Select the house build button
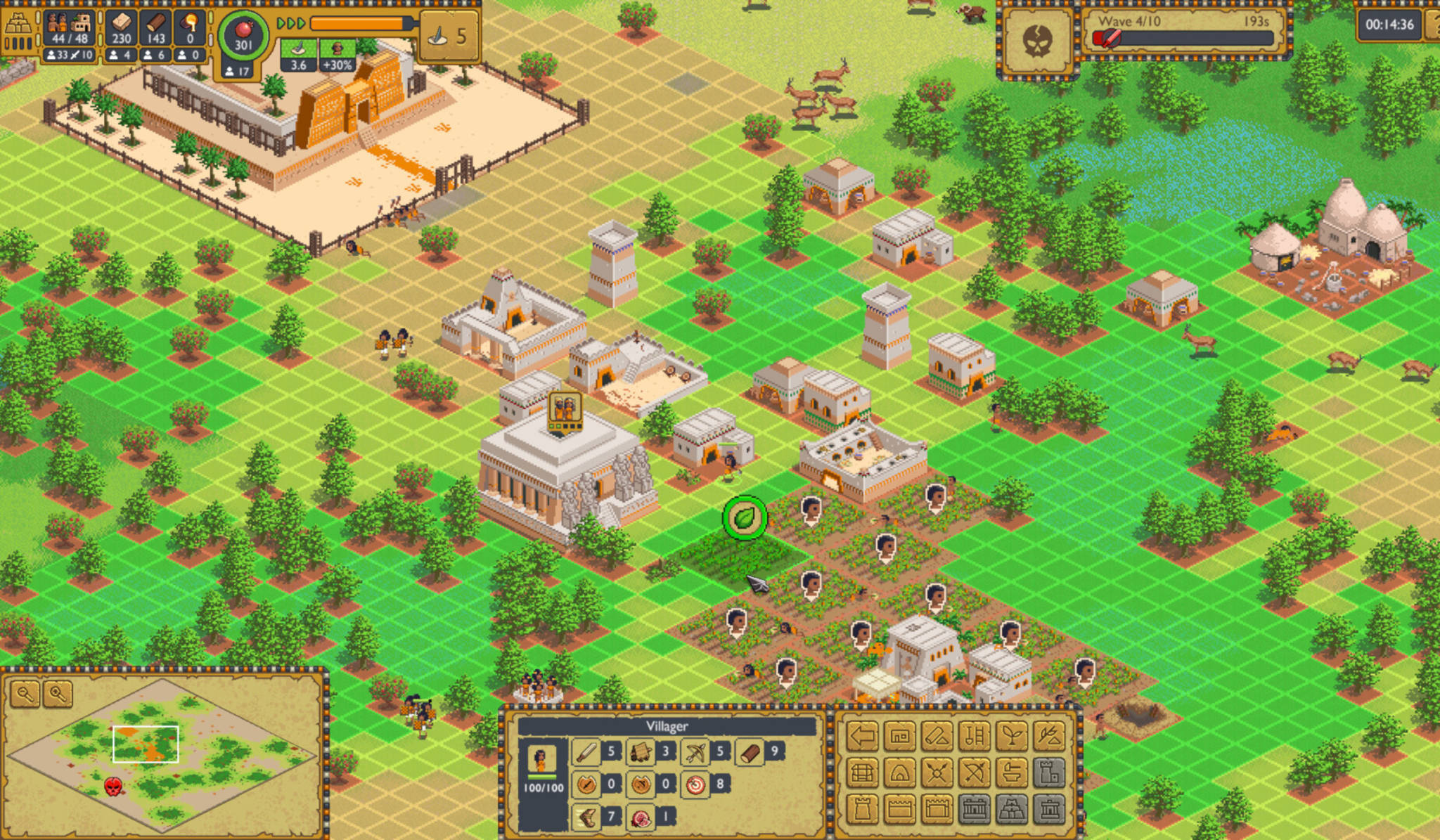Screen dimensions: 1440x840 coord(900,736)
